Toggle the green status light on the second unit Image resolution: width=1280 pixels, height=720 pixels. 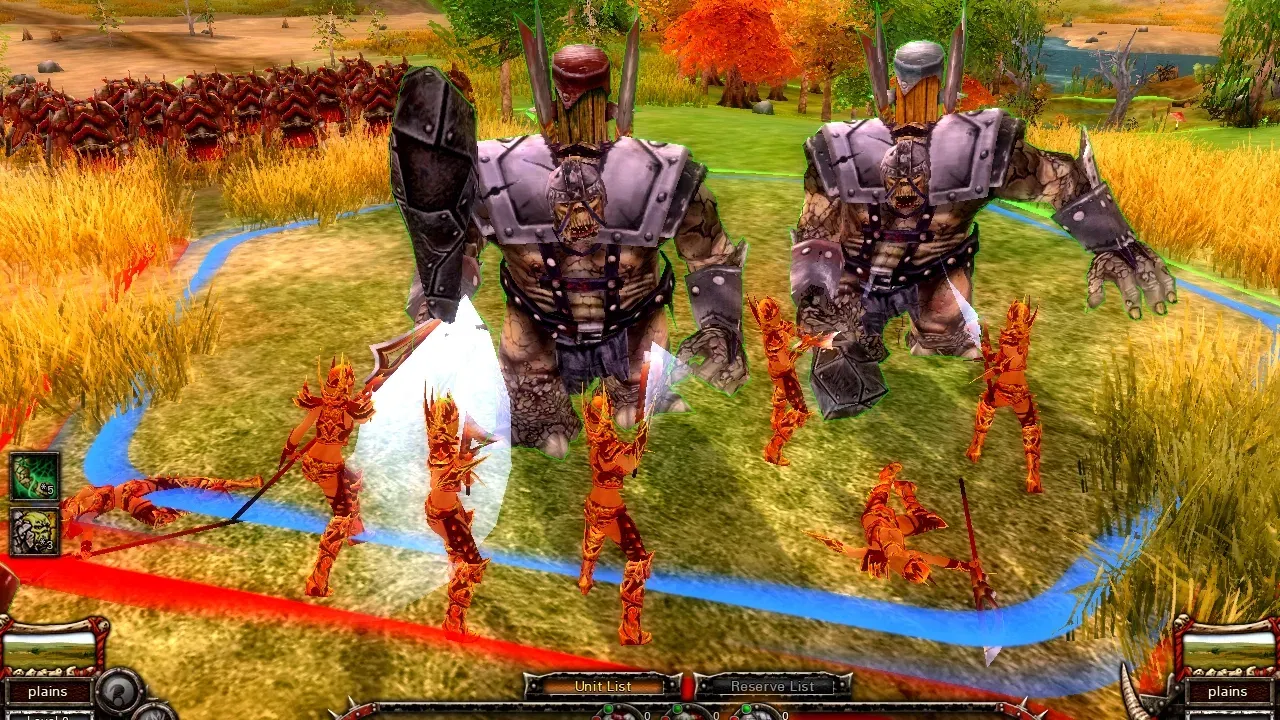pos(678,709)
